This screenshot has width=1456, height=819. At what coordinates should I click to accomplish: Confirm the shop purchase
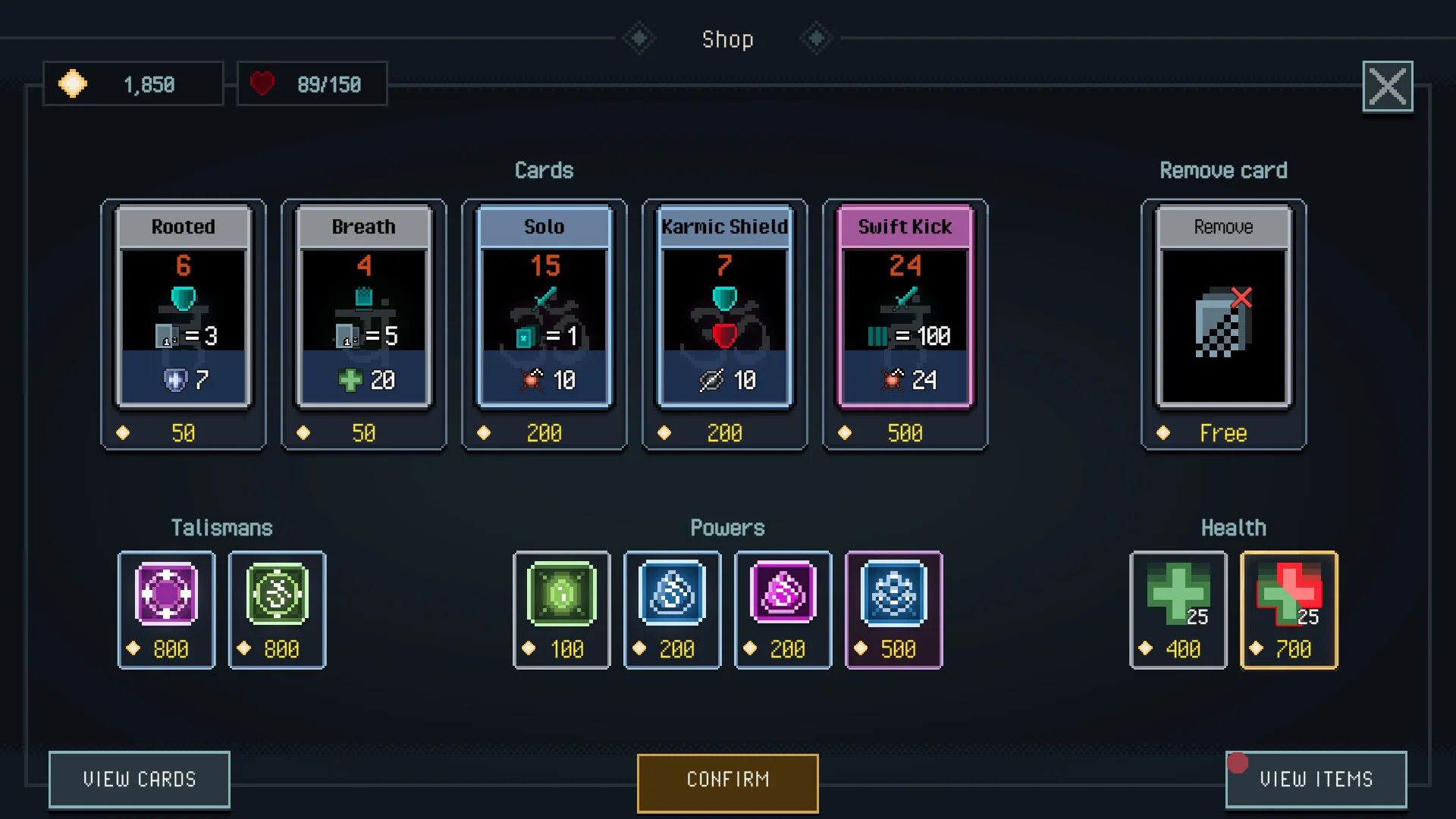pos(728,782)
